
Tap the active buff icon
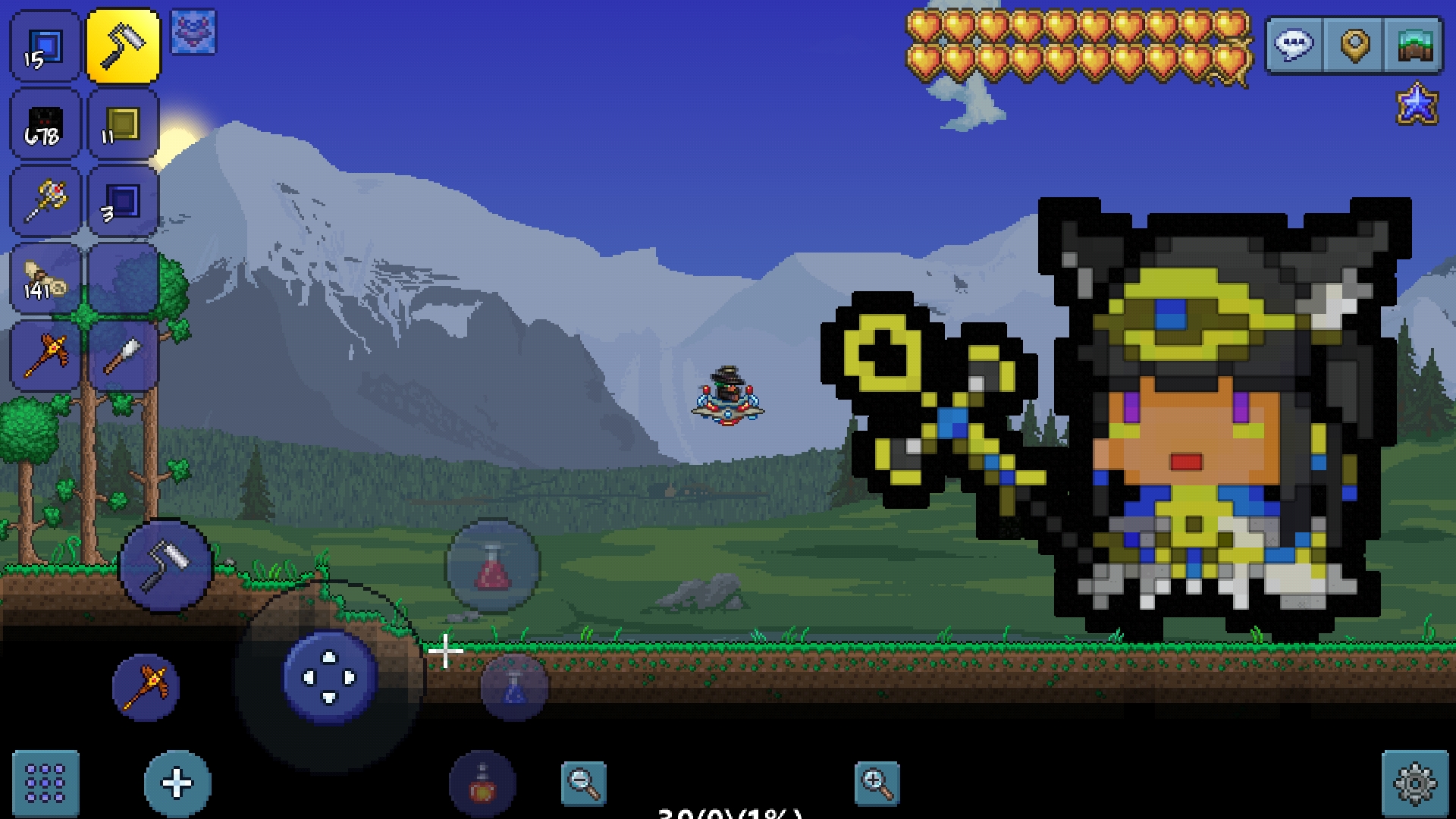(x=193, y=32)
